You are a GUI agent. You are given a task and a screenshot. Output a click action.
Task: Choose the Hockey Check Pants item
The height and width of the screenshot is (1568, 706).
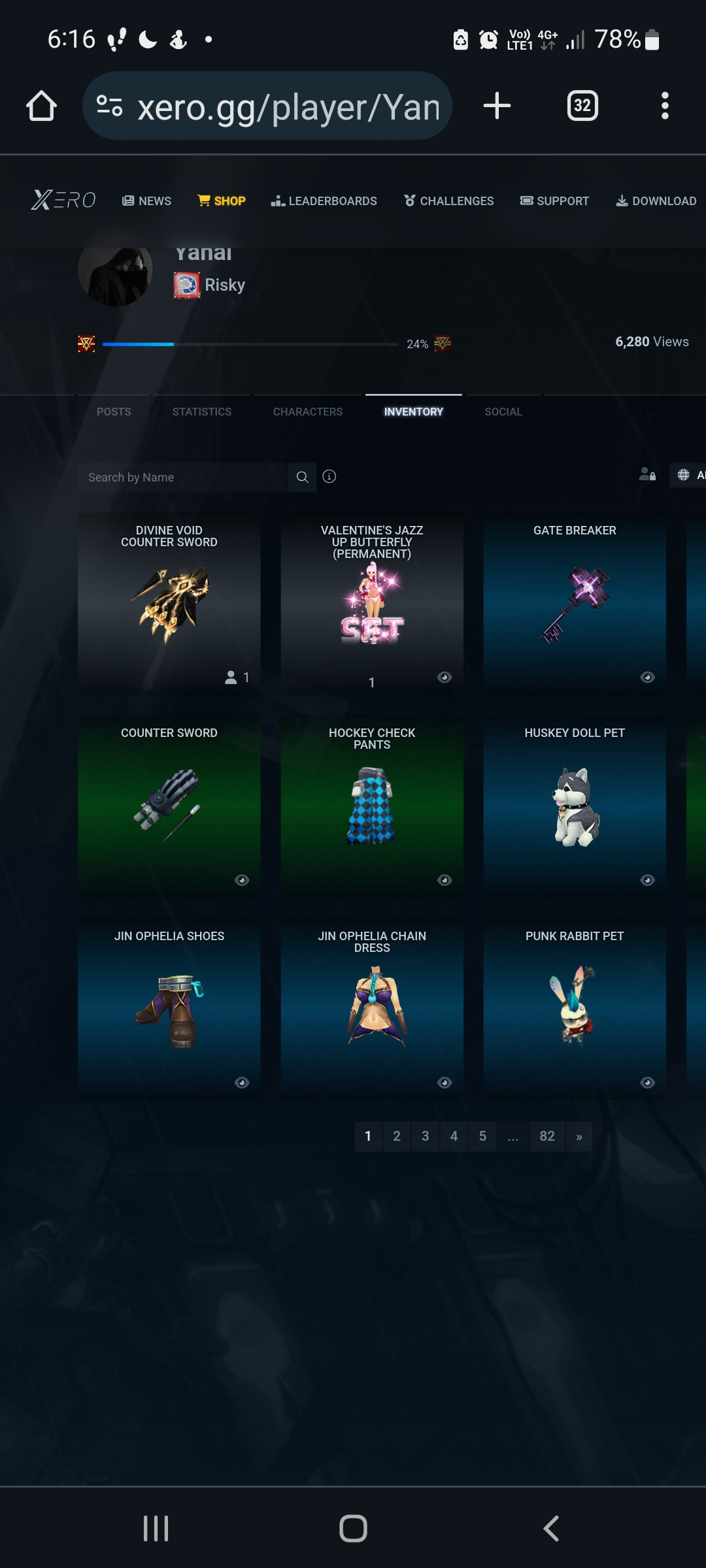click(372, 805)
